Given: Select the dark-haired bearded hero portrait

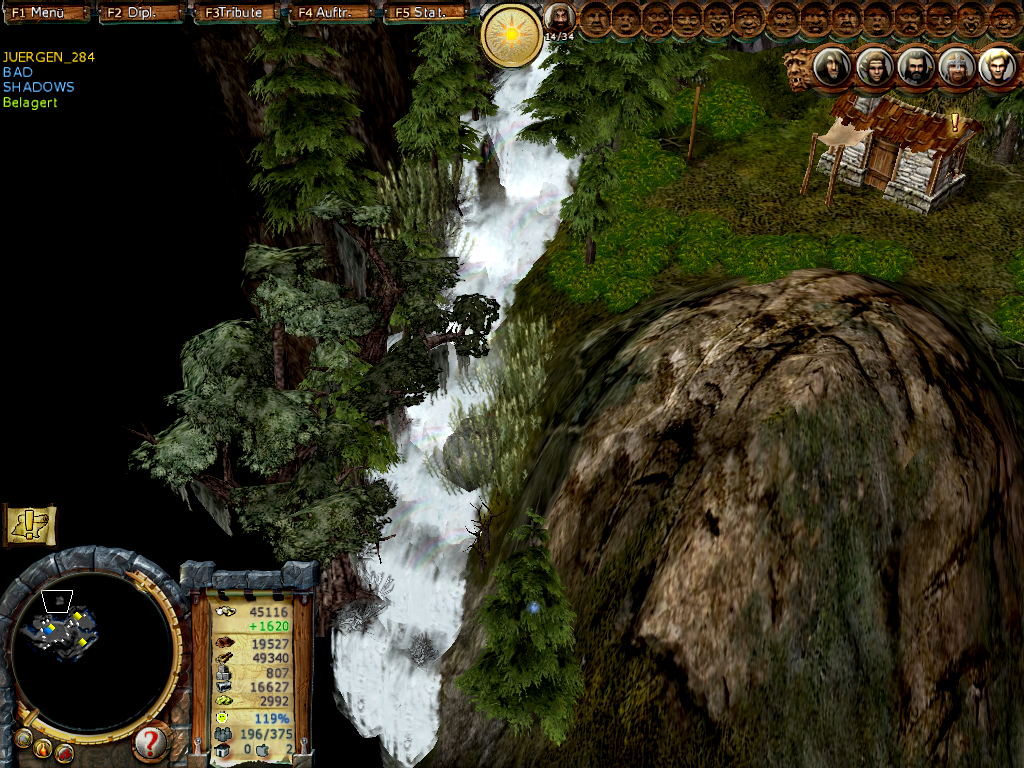Looking at the screenshot, I should tap(914, 67).
